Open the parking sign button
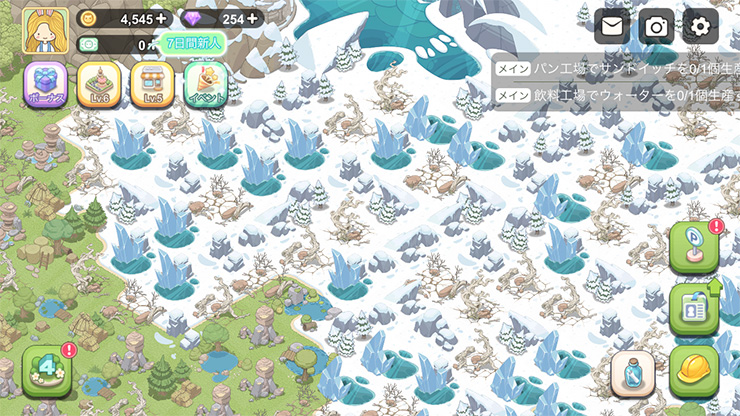 point(693,245)
